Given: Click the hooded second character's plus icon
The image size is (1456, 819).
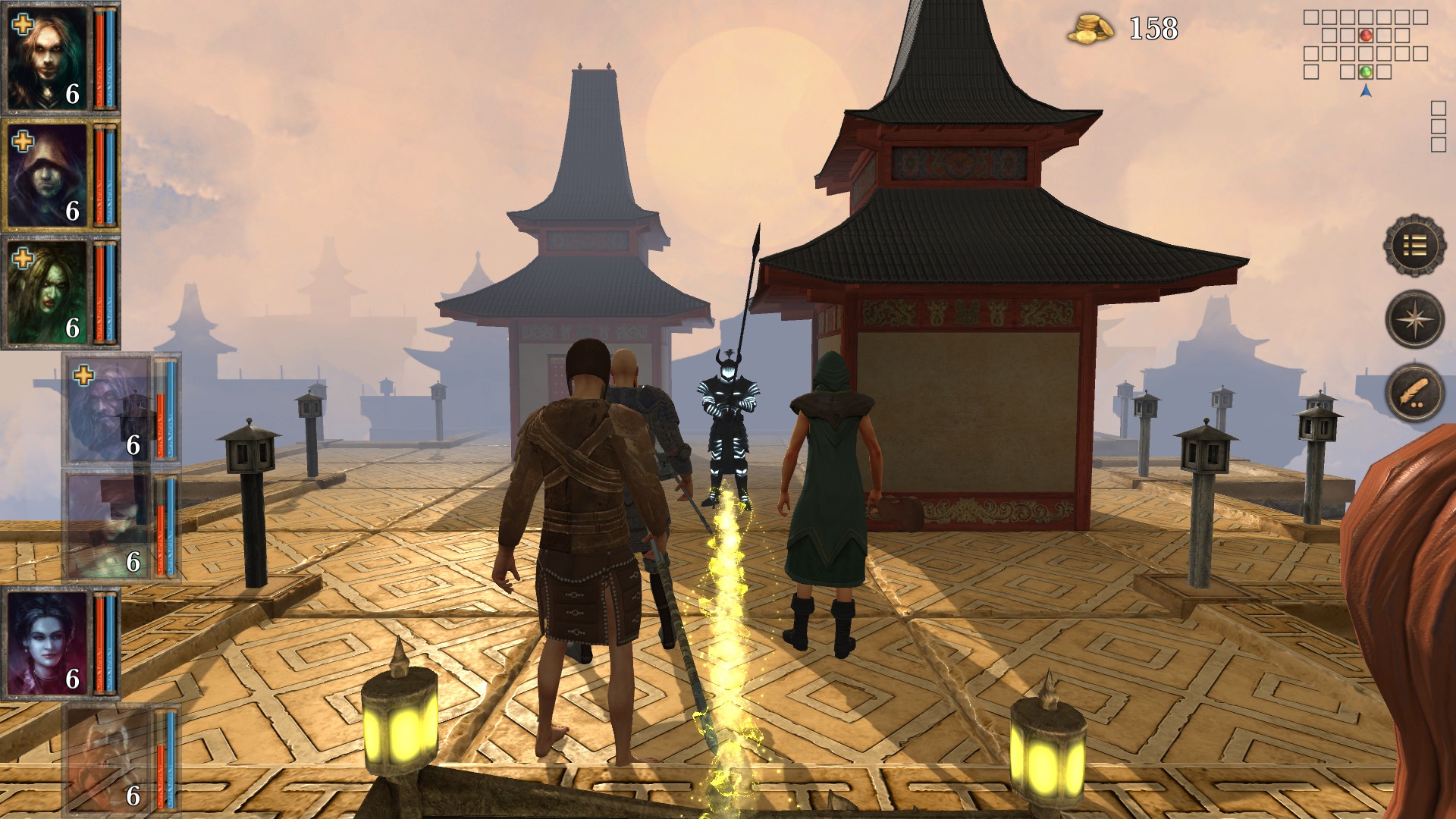Looking at the screenshot, I should 23,140.
